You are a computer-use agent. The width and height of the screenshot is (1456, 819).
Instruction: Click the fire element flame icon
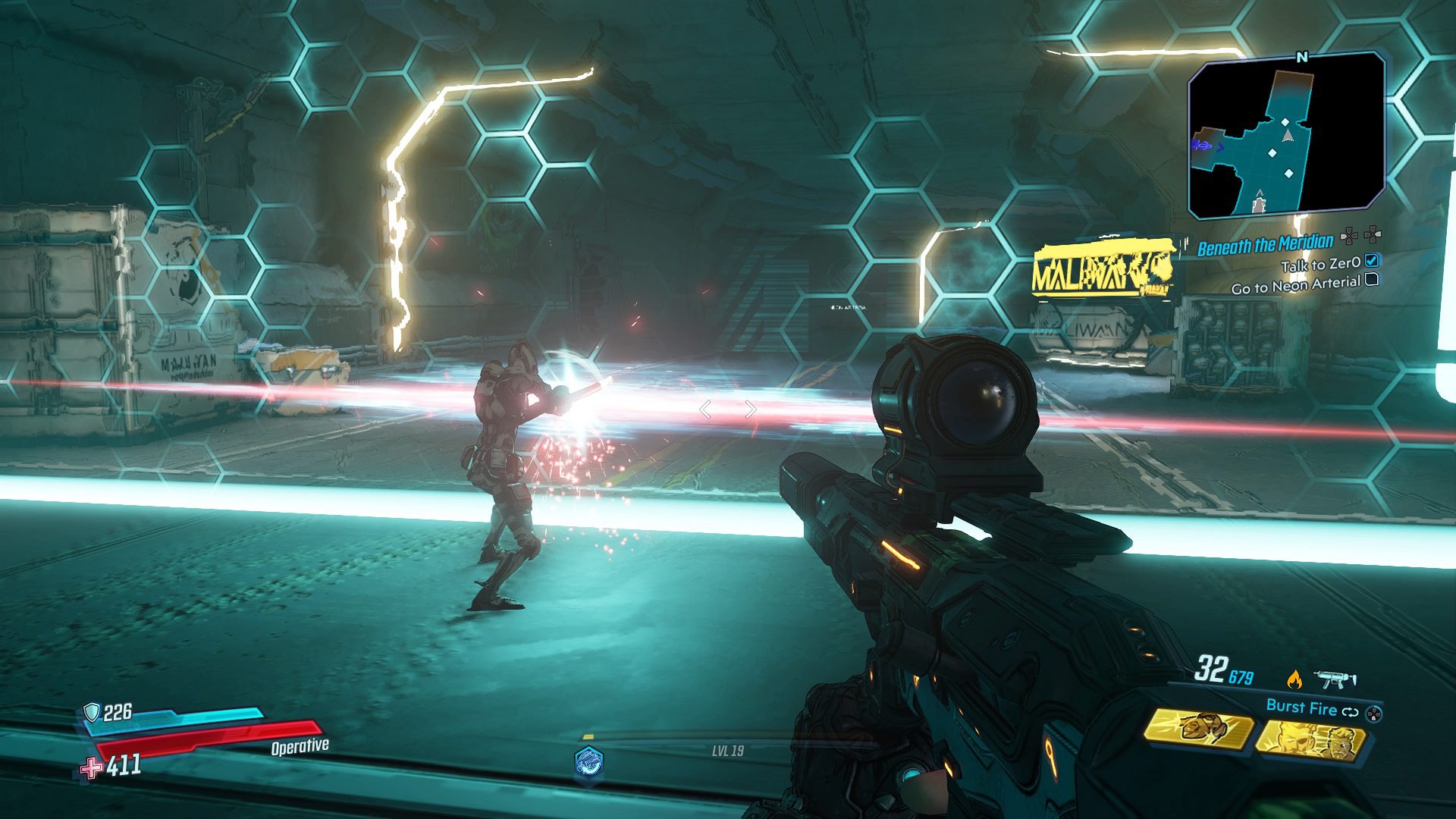pyautogui.click(x=1294, y=679)
